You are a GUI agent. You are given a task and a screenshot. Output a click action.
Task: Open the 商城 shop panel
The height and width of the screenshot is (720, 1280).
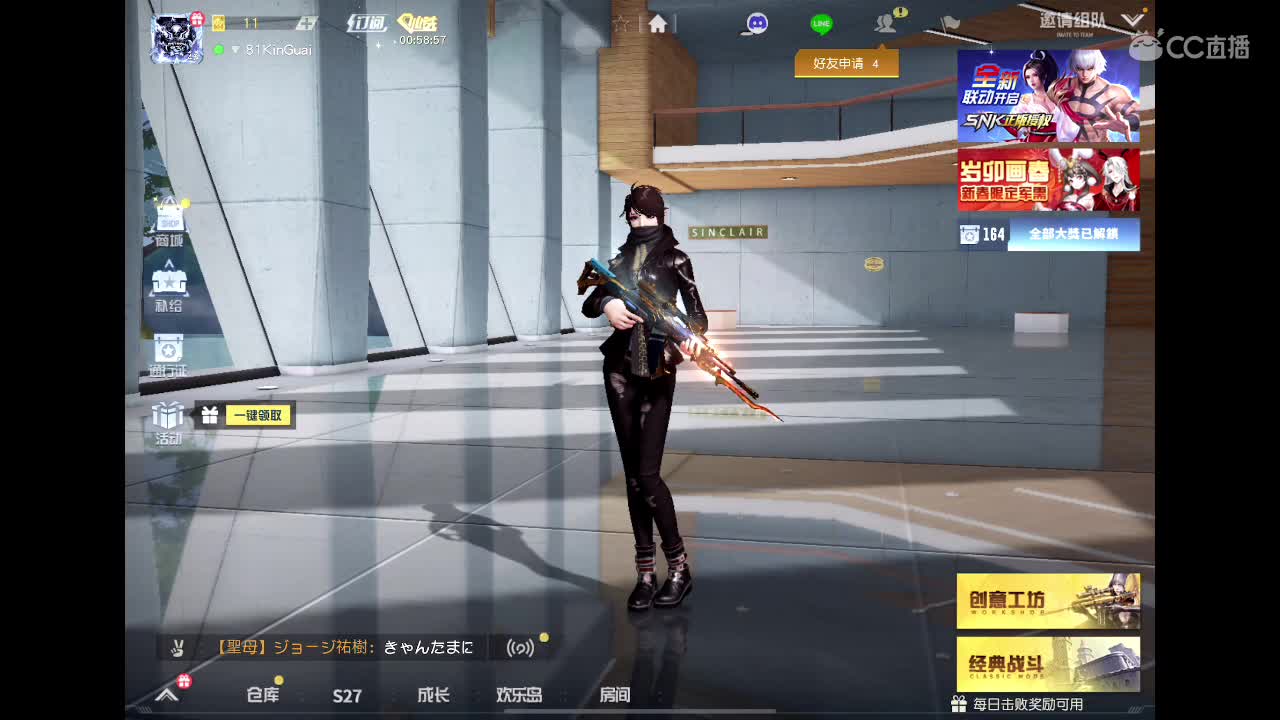click(170, 218)
